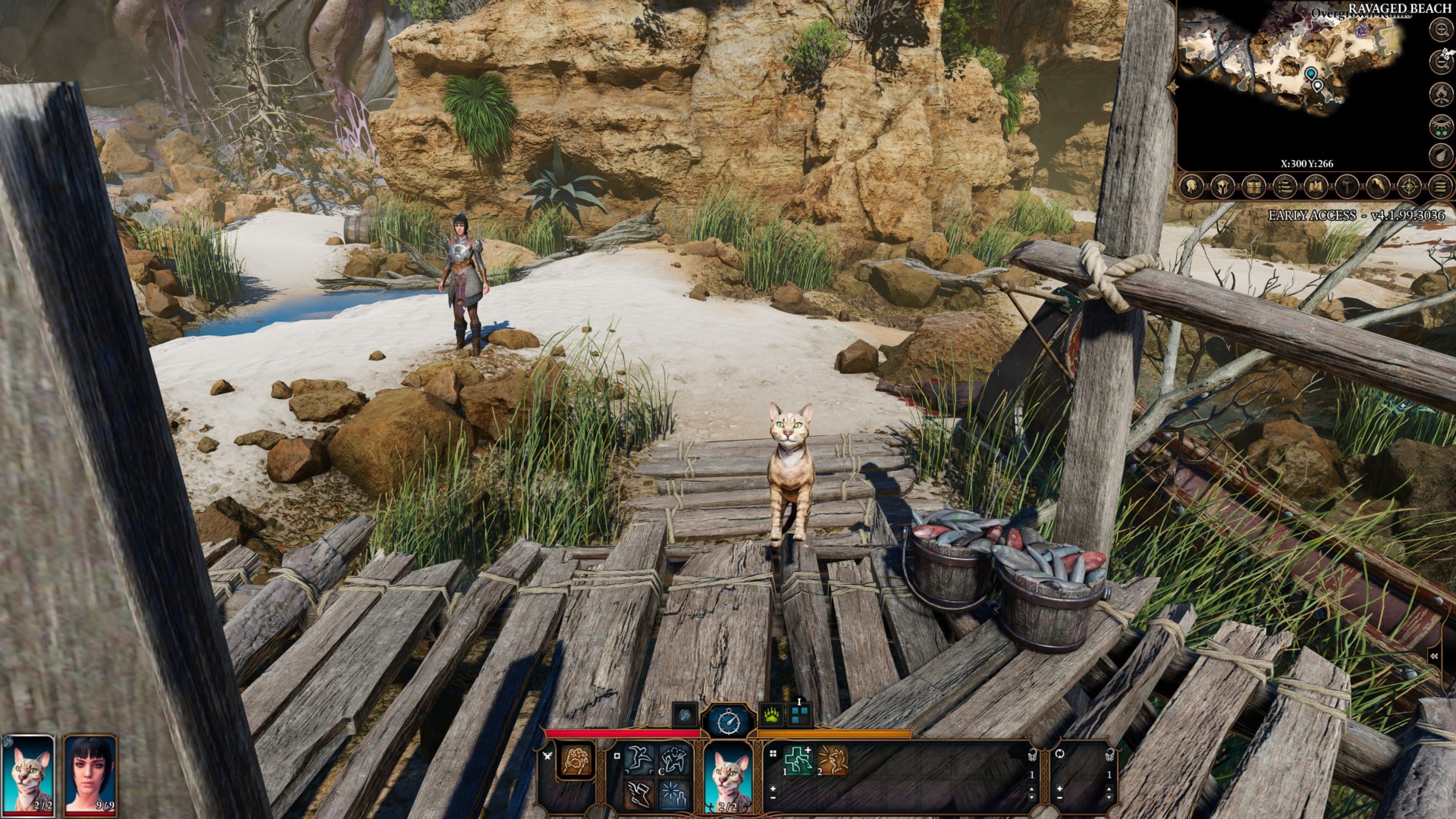Image resolution: width=1456 pixels, height=819 pixels.
Task: Zoom in on the minimap
Action: click(x=1440, y=30)
